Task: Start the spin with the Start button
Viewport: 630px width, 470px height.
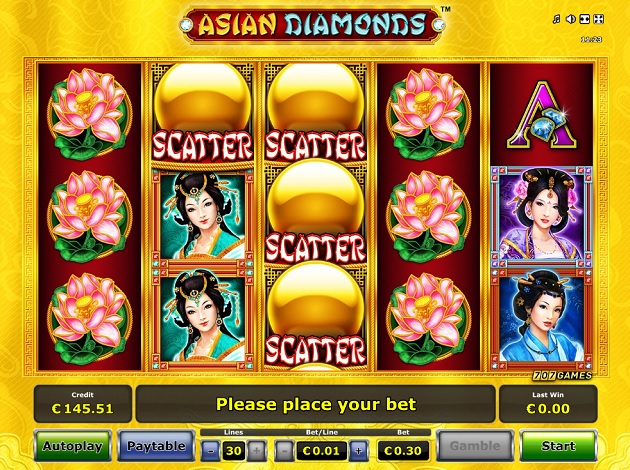Action: pyautogui.click(x=558, y=445)
